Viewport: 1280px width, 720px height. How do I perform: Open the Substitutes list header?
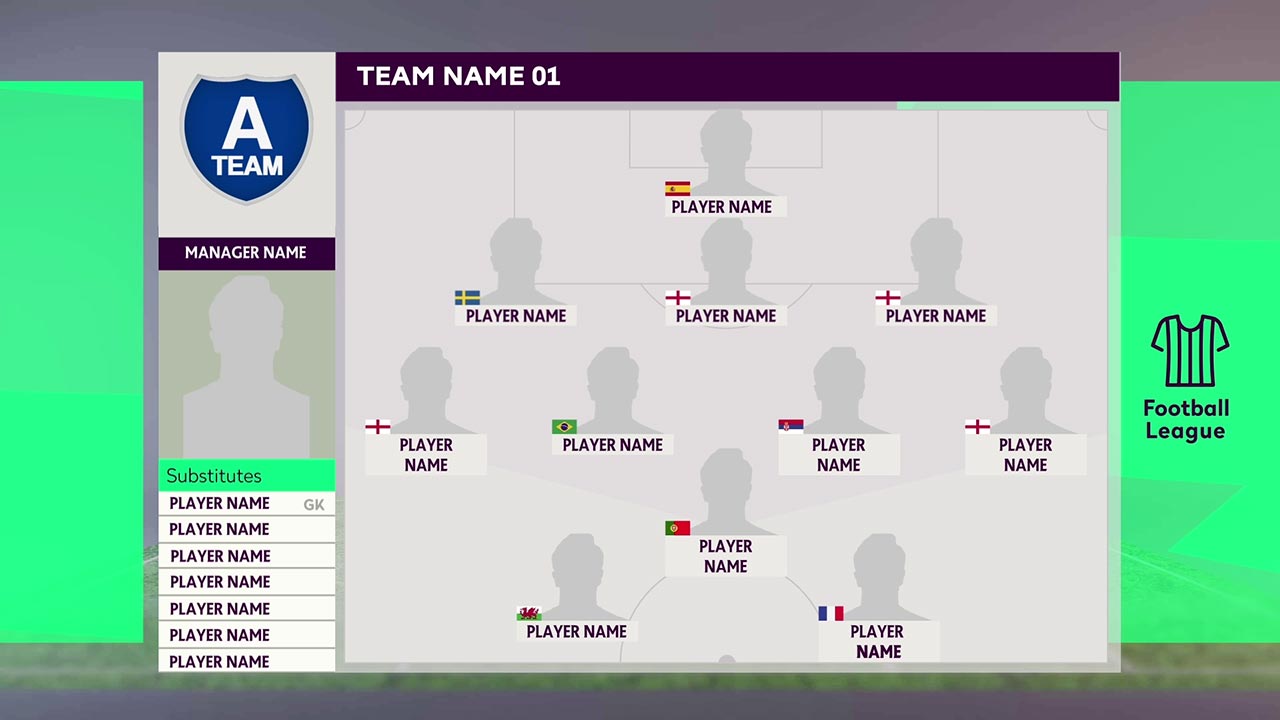pyautogui.click(x=246, y=476)
